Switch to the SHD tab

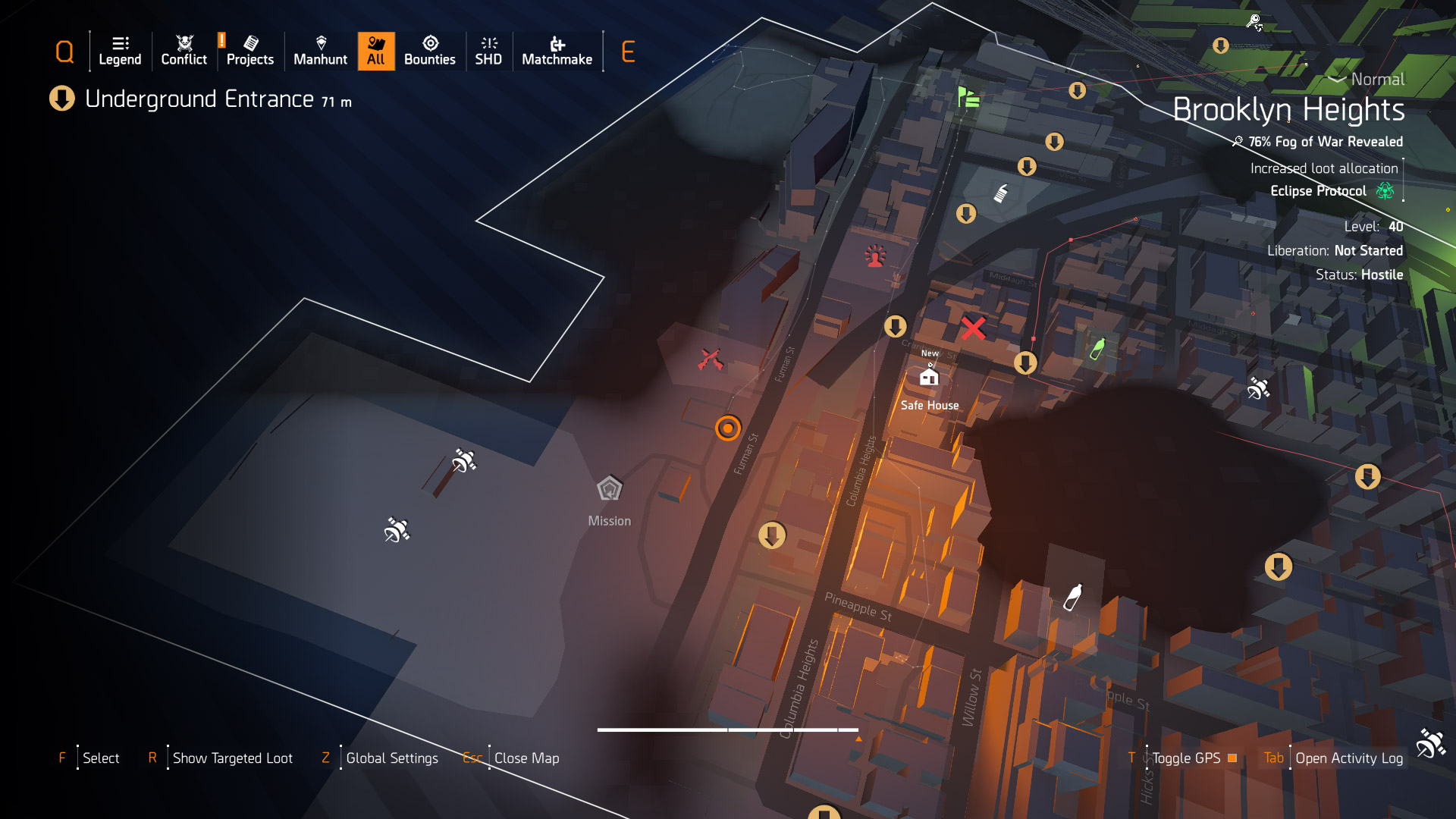(488, 51)
